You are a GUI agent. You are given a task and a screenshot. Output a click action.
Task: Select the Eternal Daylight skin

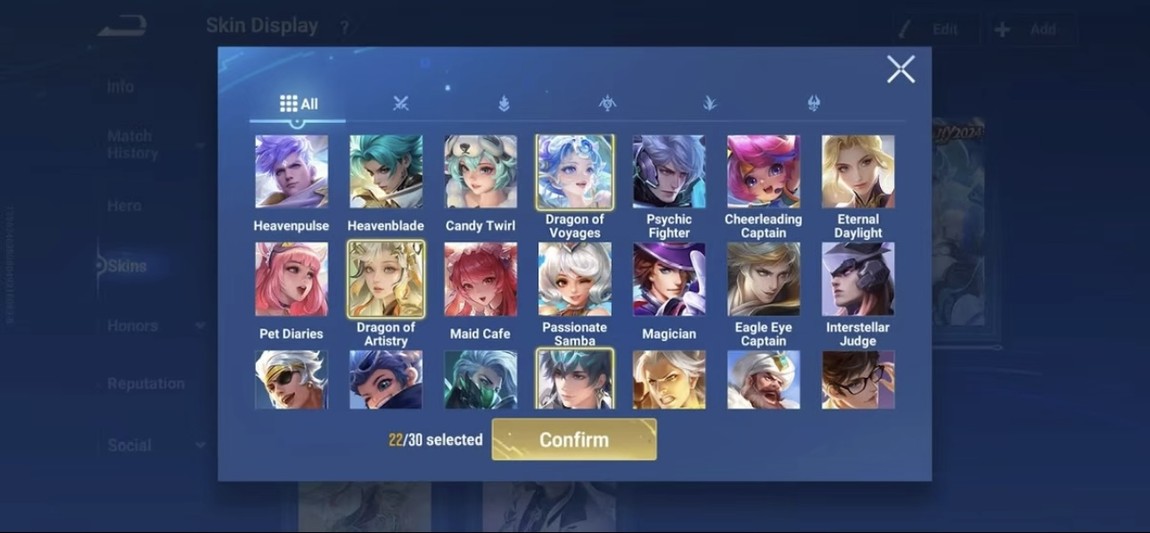click(858, 172)
